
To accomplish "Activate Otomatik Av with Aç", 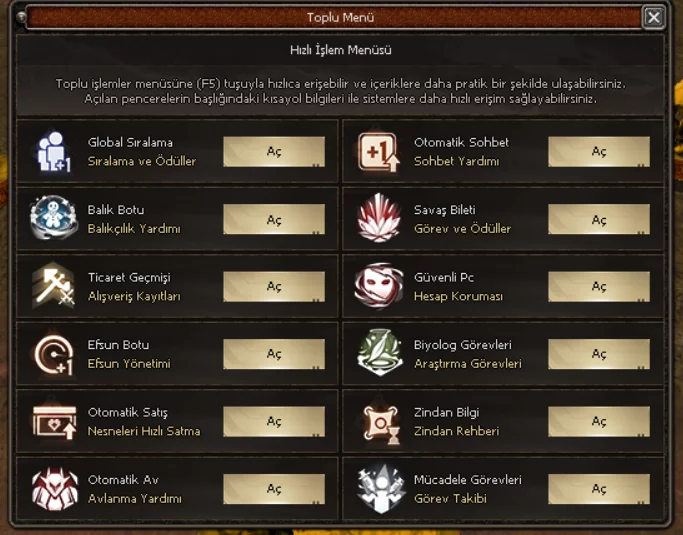I will point(274,489).
